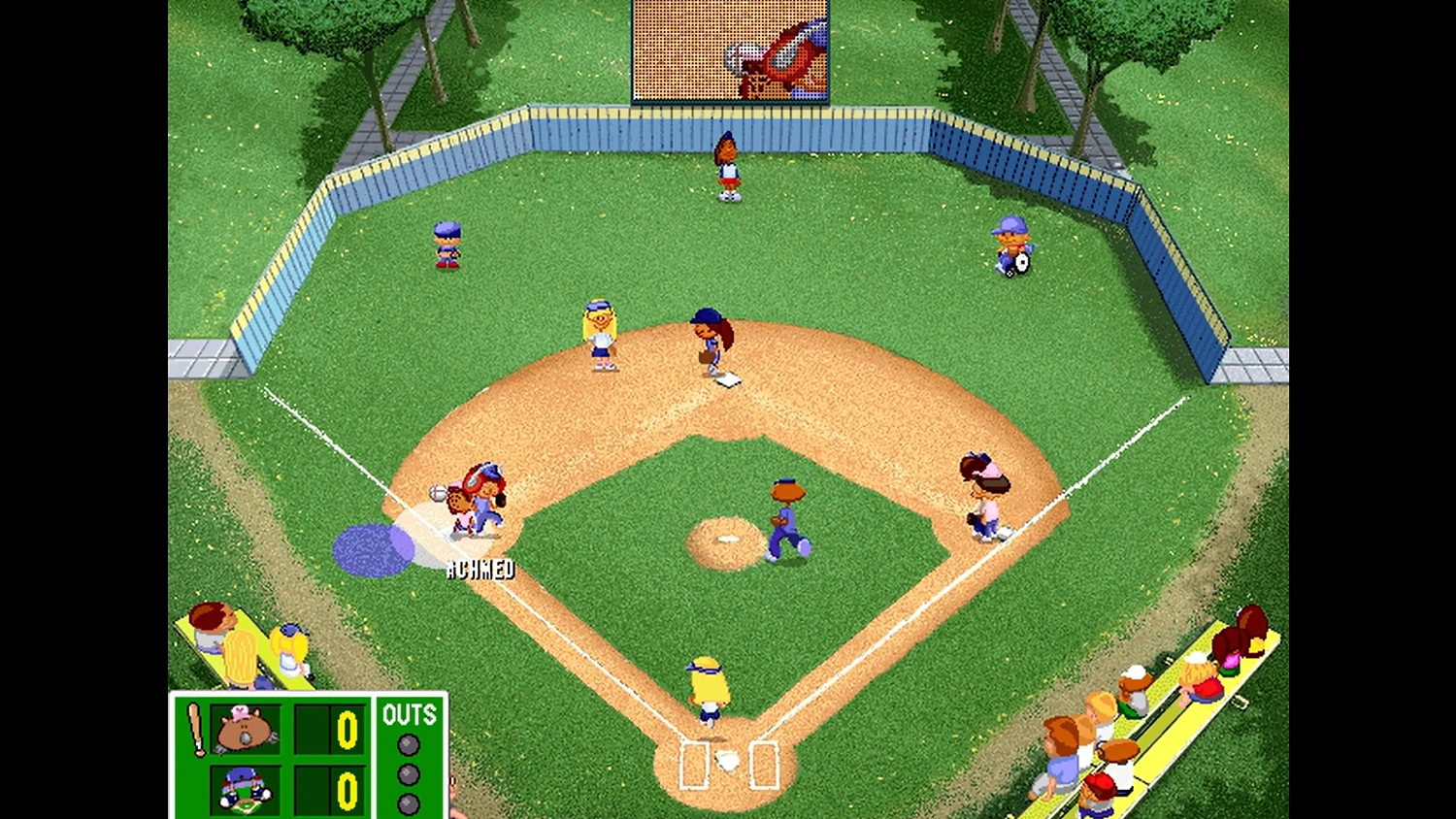The image size is (1456, 819).
Task: Select the ACHMED name label
Action: 480,569
